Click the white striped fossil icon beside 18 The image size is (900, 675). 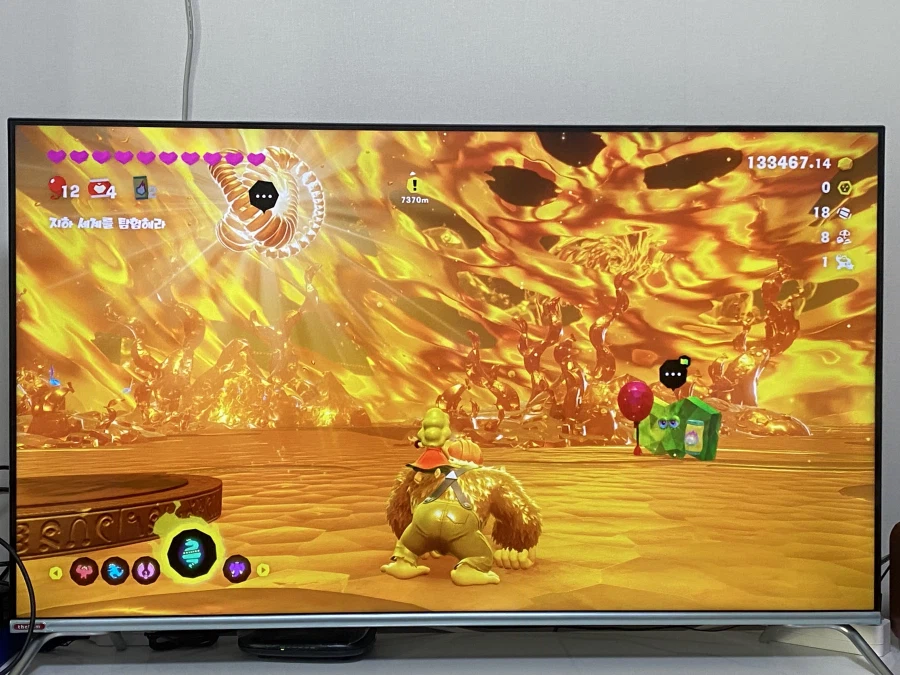click(x=845, y=212)
